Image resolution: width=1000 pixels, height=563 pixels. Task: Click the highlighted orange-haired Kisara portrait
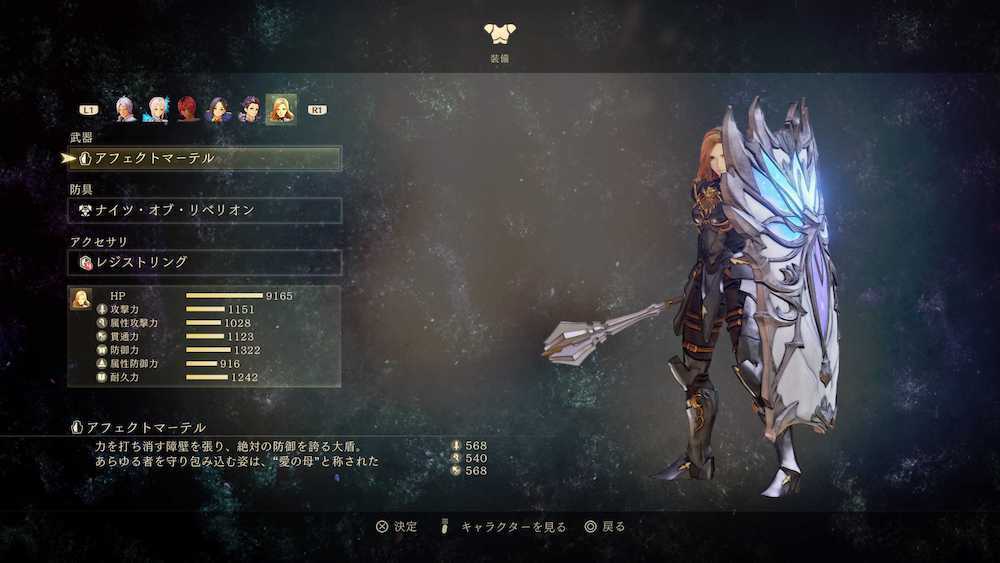(x=280, y=109)
